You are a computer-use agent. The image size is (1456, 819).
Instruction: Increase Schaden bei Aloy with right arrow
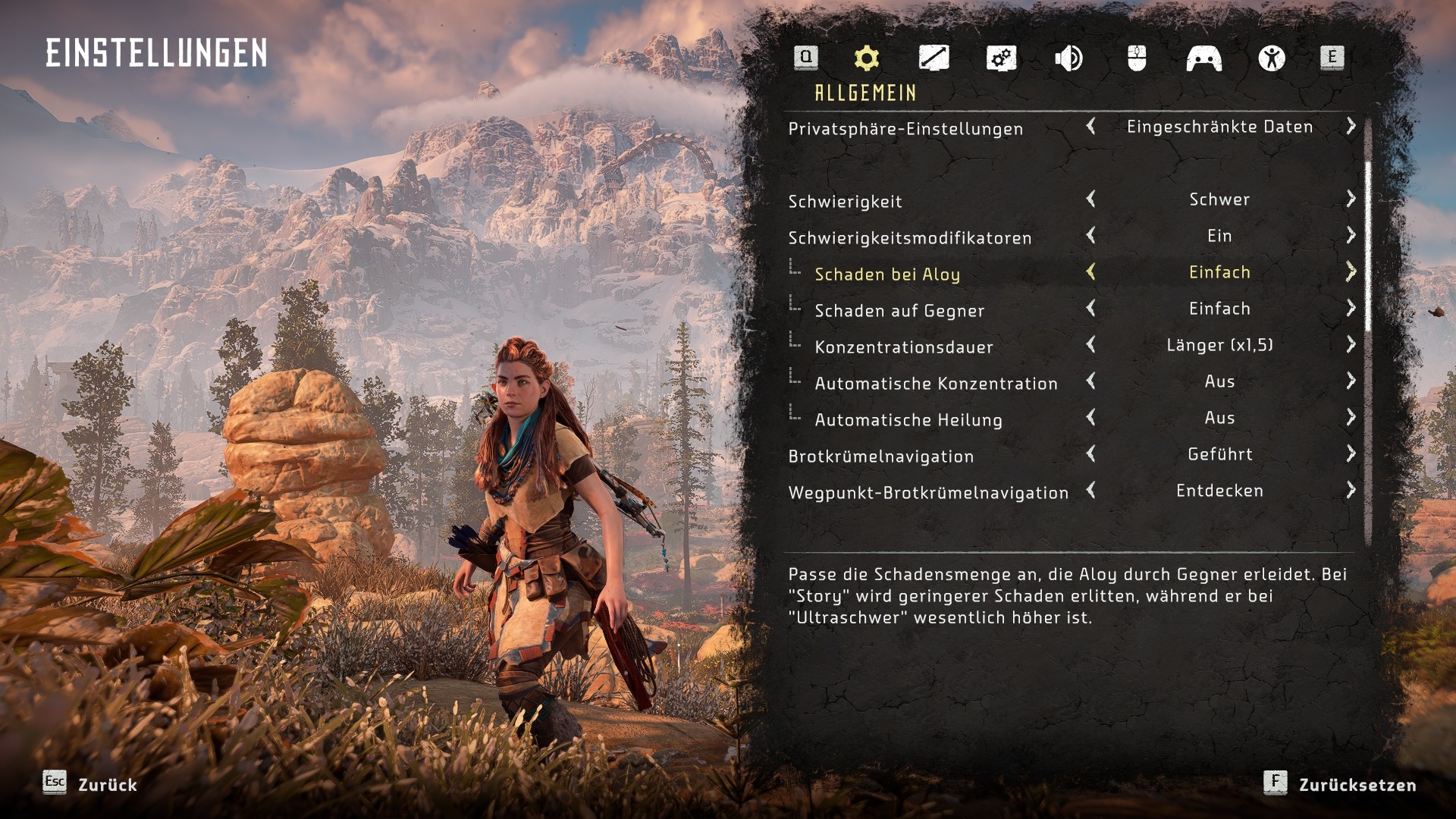(x=1351, y=272)
